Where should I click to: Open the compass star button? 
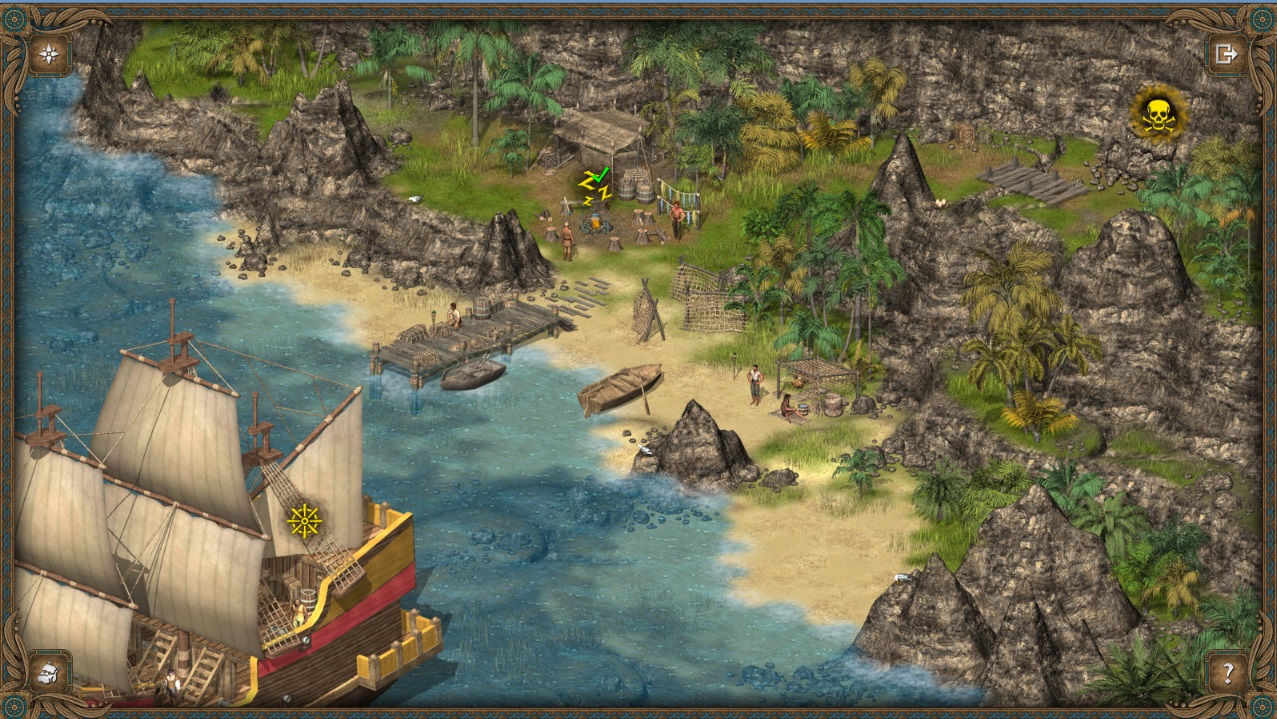pos(47,53)
